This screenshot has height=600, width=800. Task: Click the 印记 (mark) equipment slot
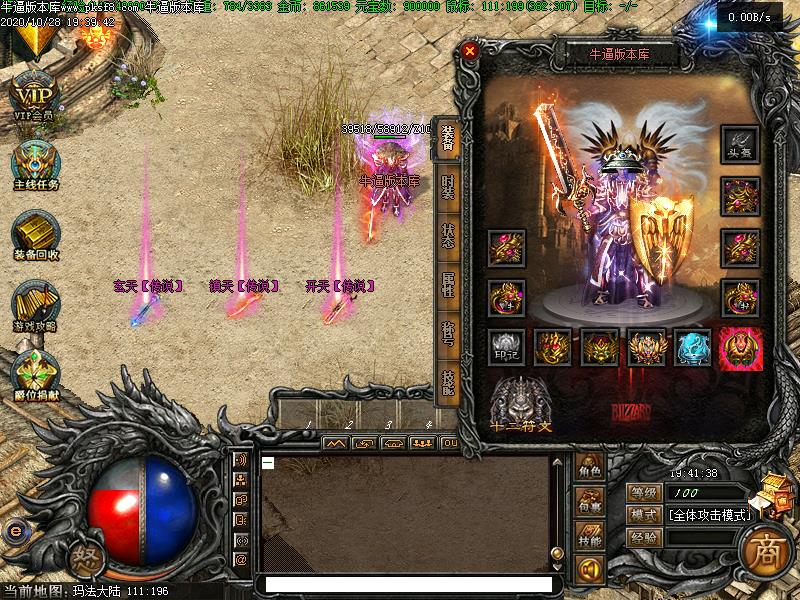click(x=506, y=347)
